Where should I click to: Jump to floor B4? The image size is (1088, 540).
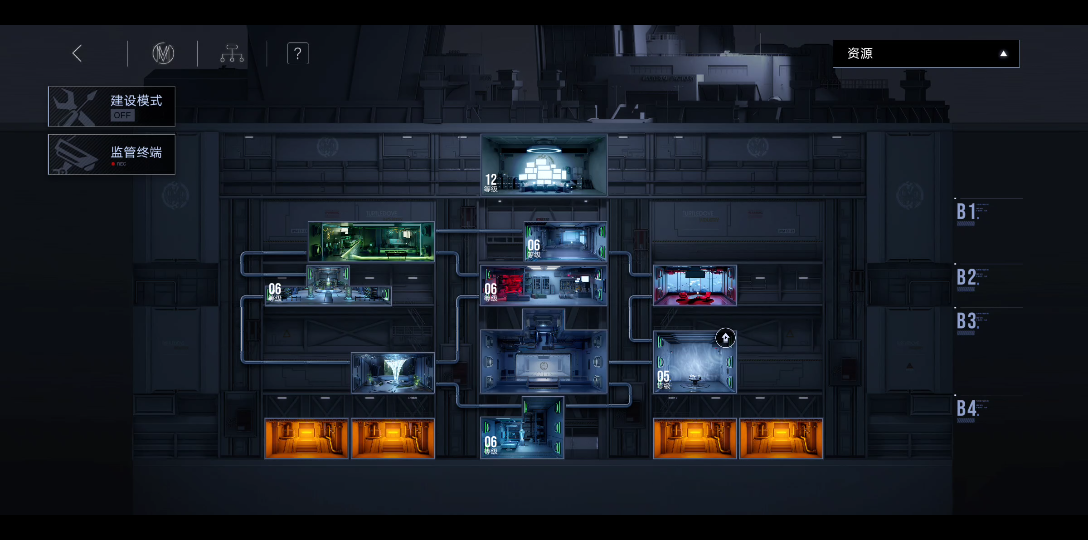[x=967, y=408]
